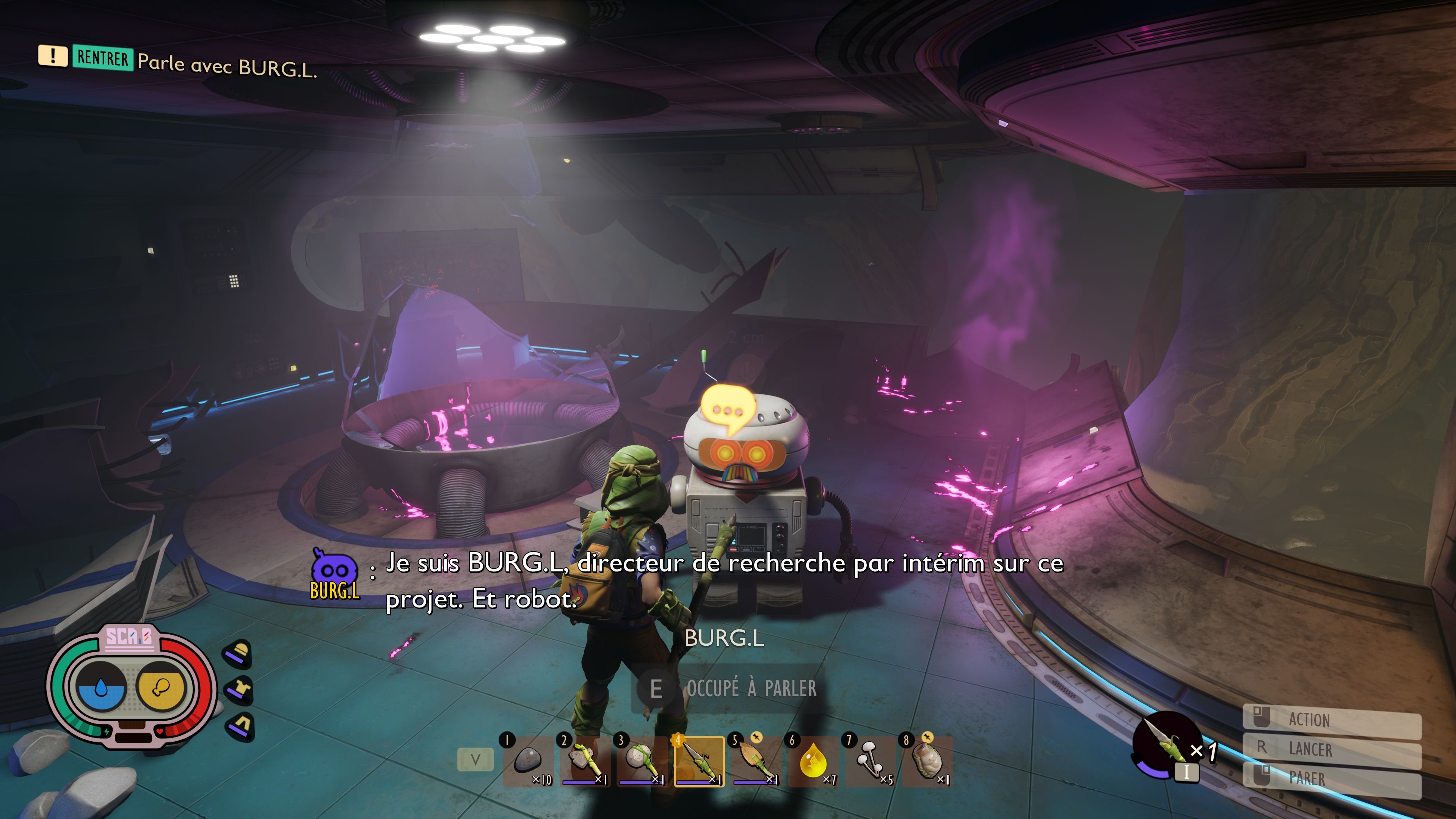Viewport: 1456px width, 819px height.
Task: Select the yellow nectar drop slot
Action: [x=813, y=760]
